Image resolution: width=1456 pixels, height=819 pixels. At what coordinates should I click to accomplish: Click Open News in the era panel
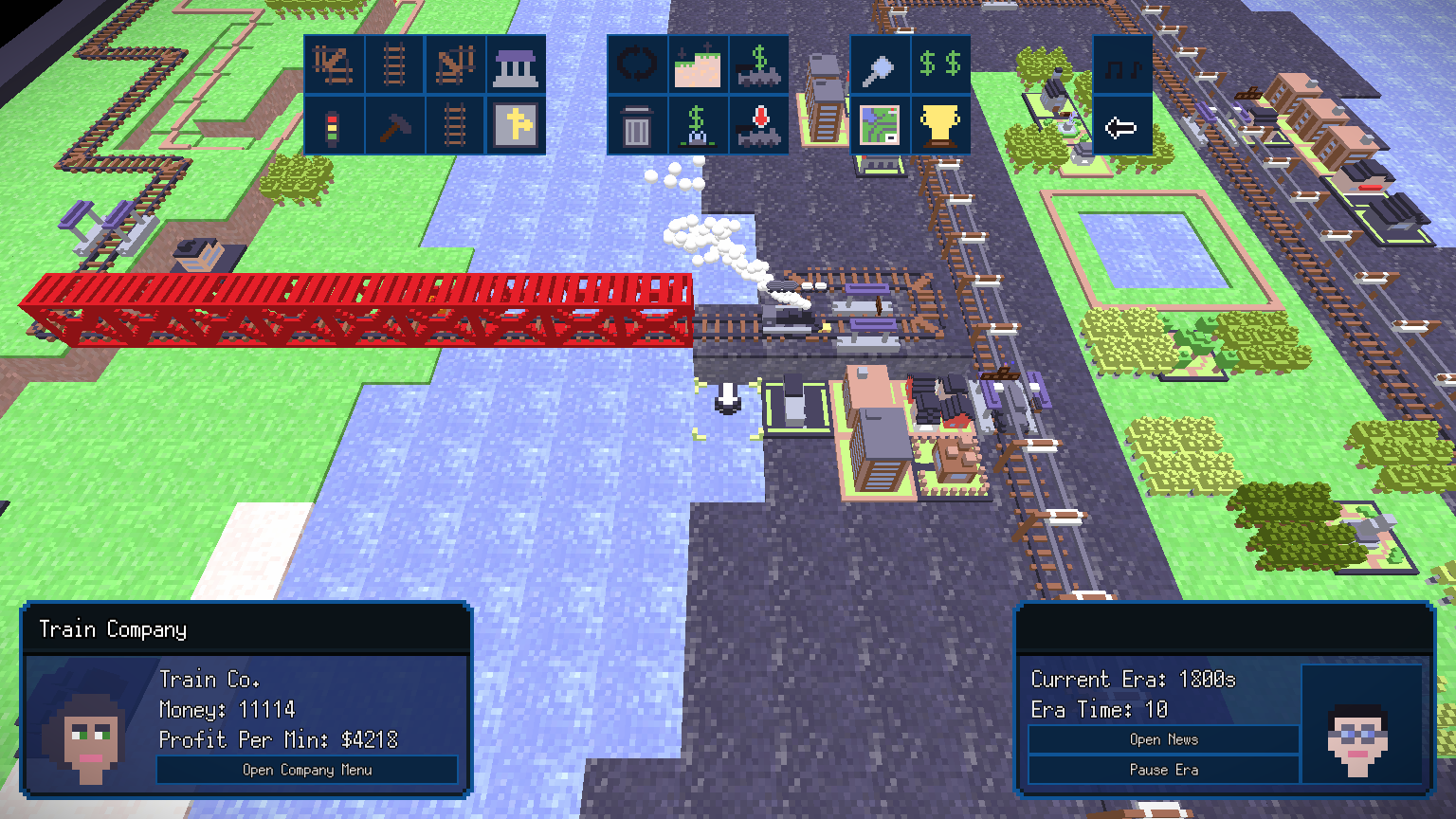click(x=1163, y=739)
